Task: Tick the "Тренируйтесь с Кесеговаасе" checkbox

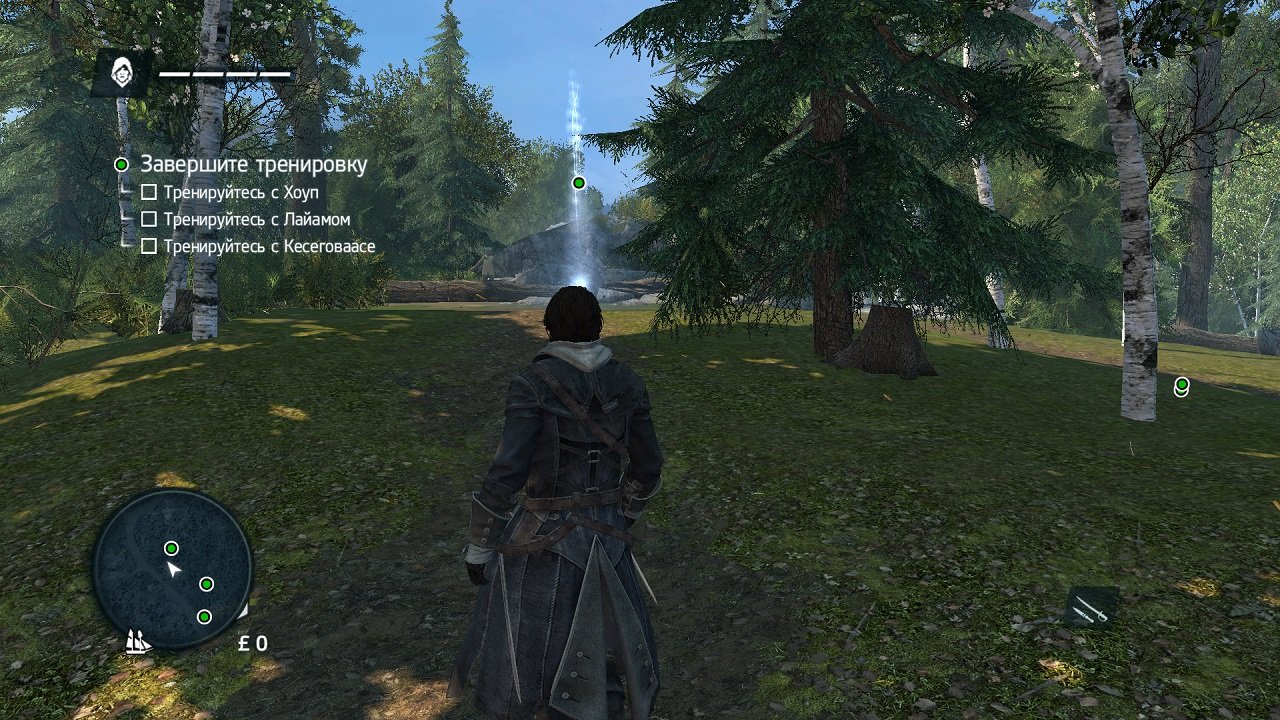Action: coord(149,246)
